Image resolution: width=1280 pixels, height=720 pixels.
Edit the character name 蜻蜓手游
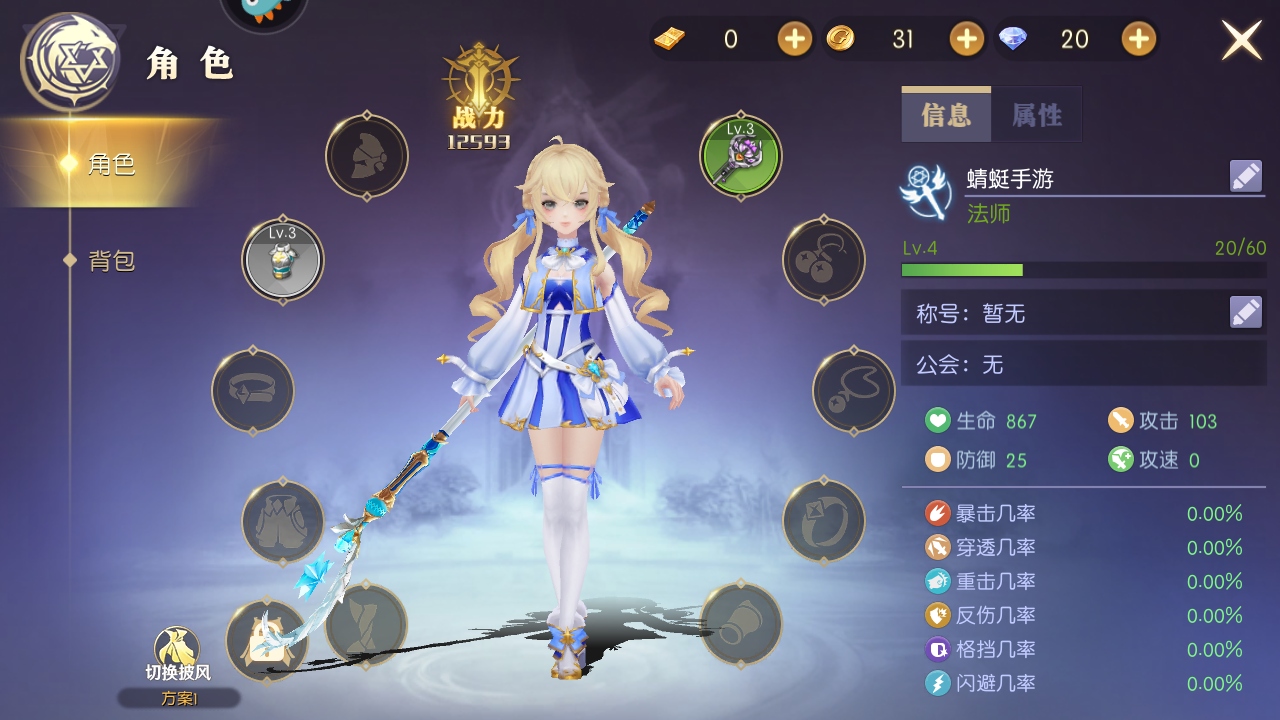pos(1246,177)
